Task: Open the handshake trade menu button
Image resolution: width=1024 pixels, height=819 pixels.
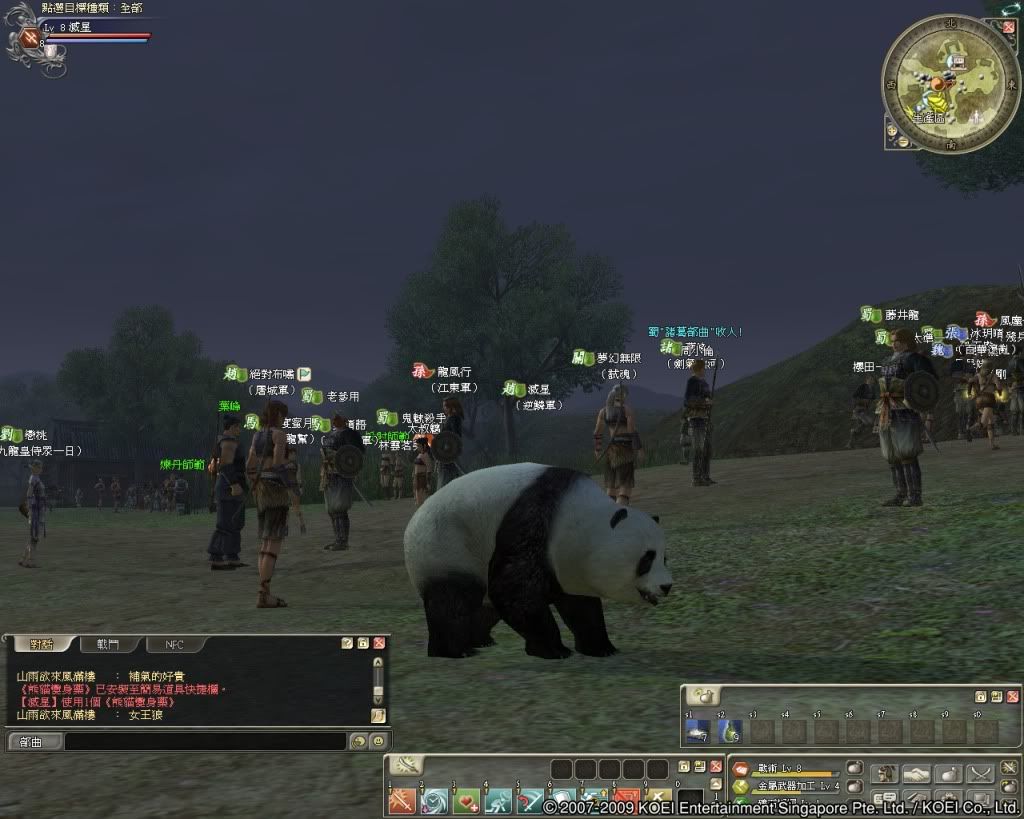Action: [917, 774]
